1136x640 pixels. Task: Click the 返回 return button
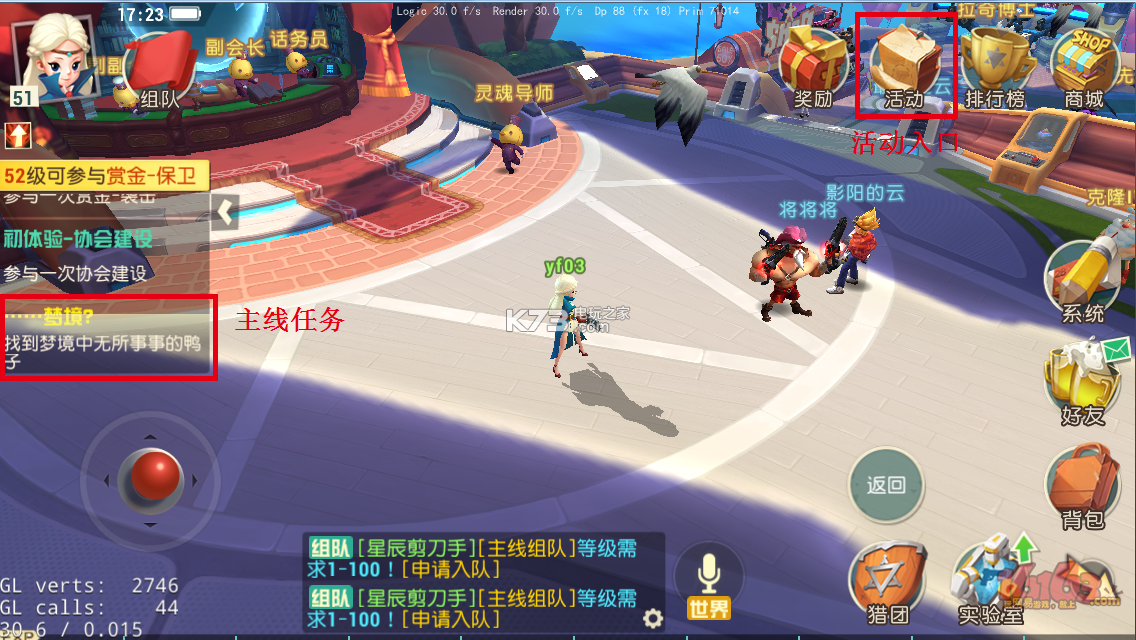[x=886, y=486]
